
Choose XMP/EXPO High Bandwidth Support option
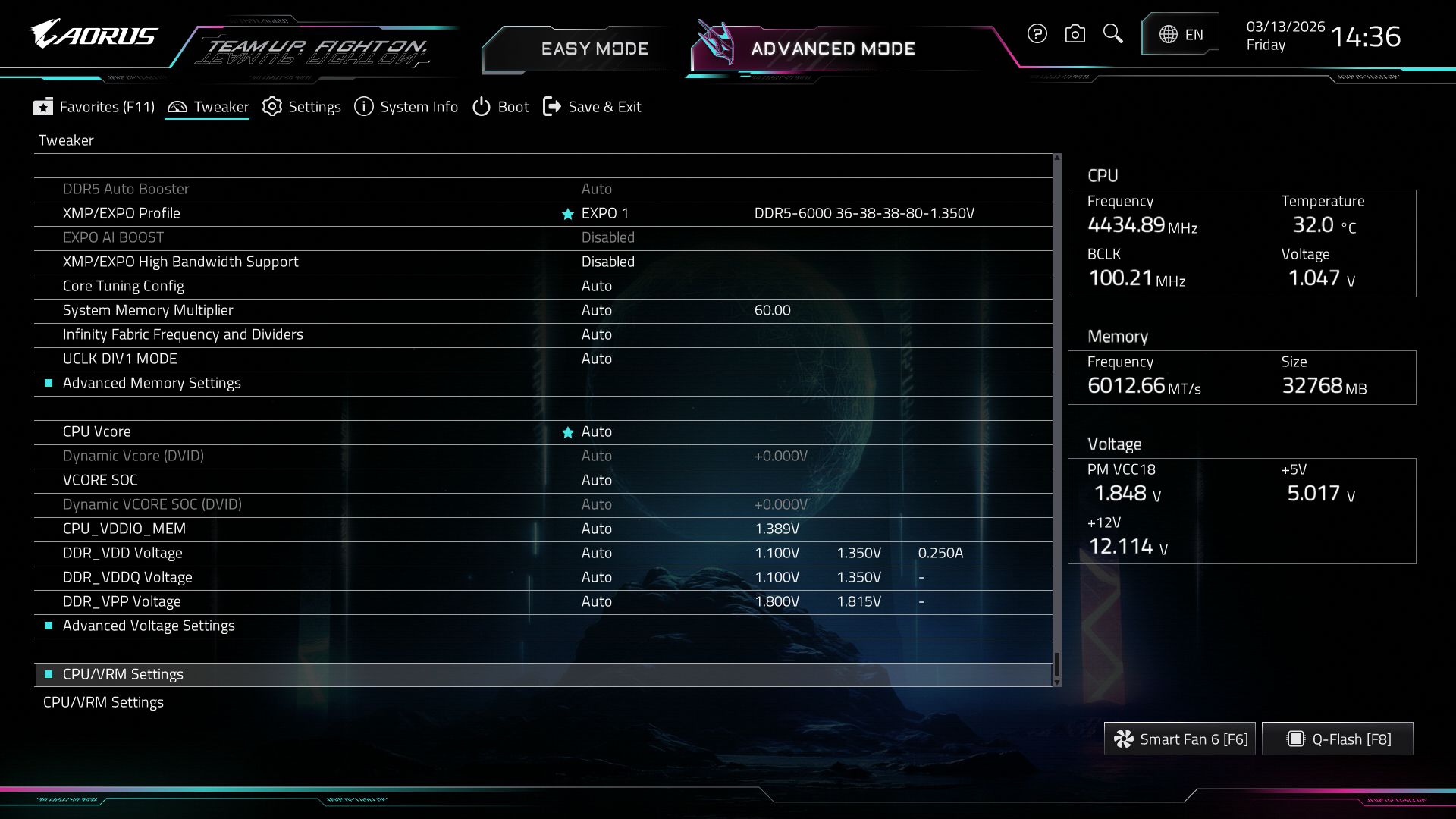click(x=180, y=262)
